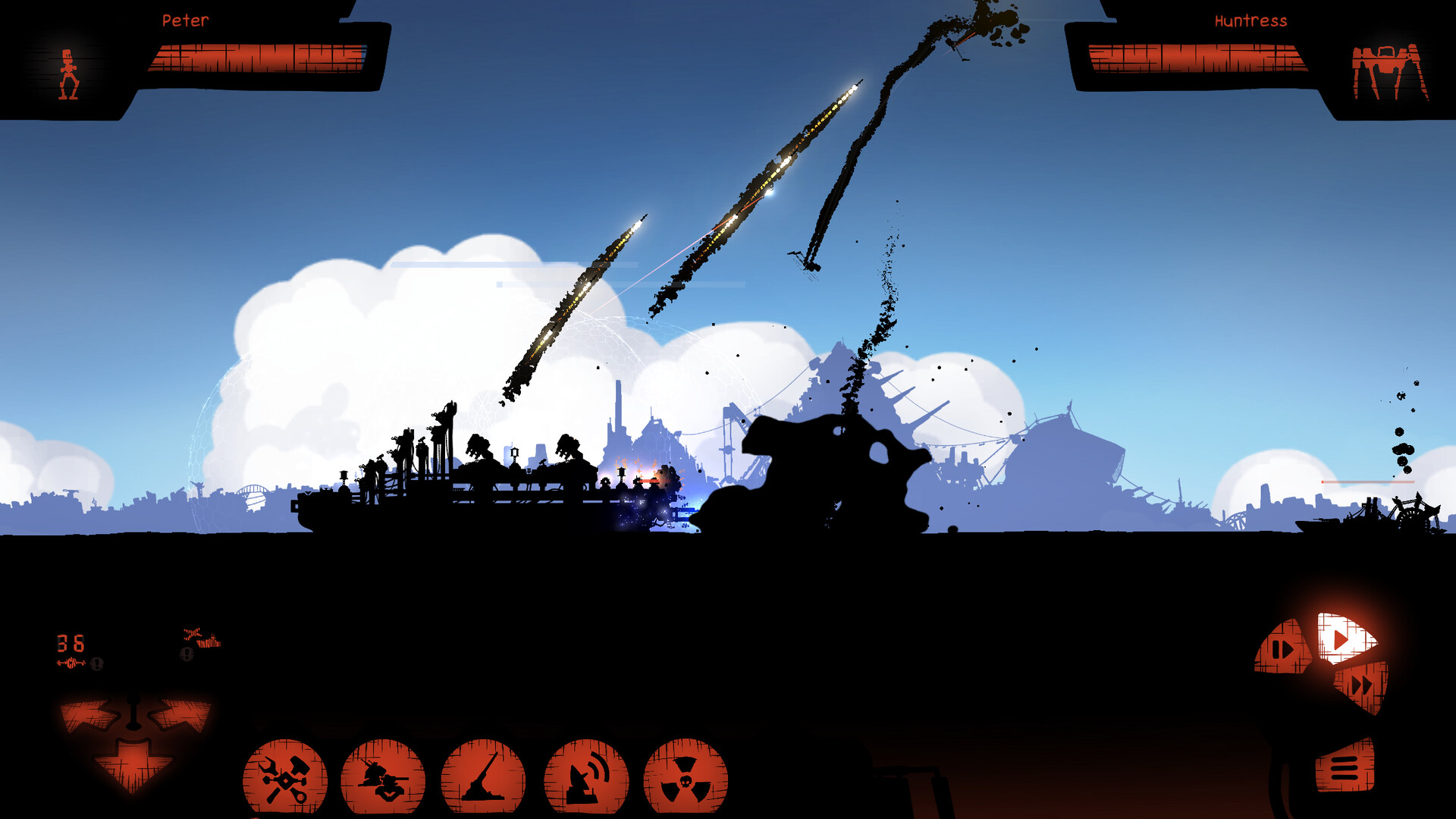This screenshot has height=819, width=1456.
Task: Activate the radar dish button
Action: (x=586, y=778)
